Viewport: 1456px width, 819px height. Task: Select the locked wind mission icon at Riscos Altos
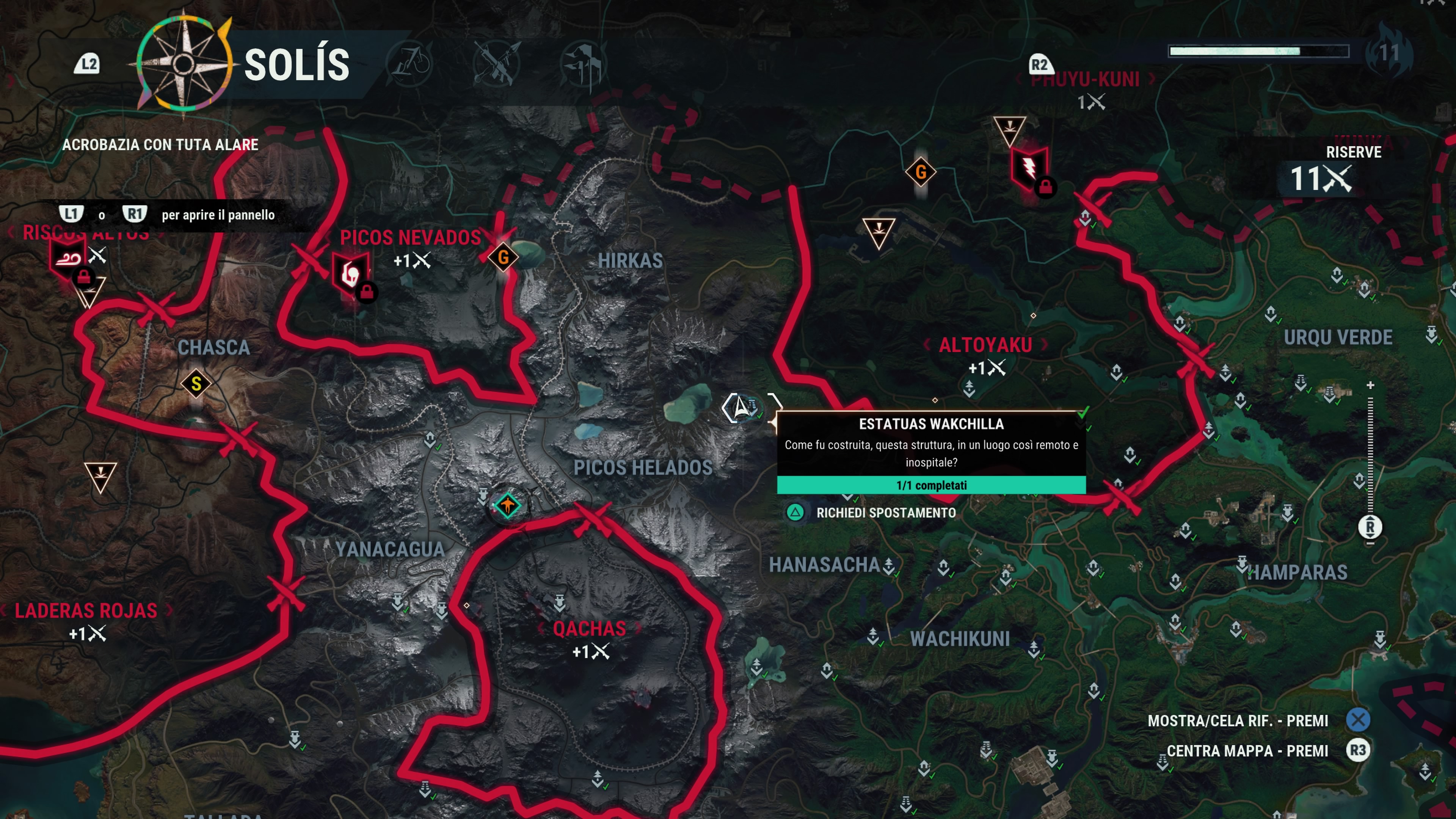68,259
